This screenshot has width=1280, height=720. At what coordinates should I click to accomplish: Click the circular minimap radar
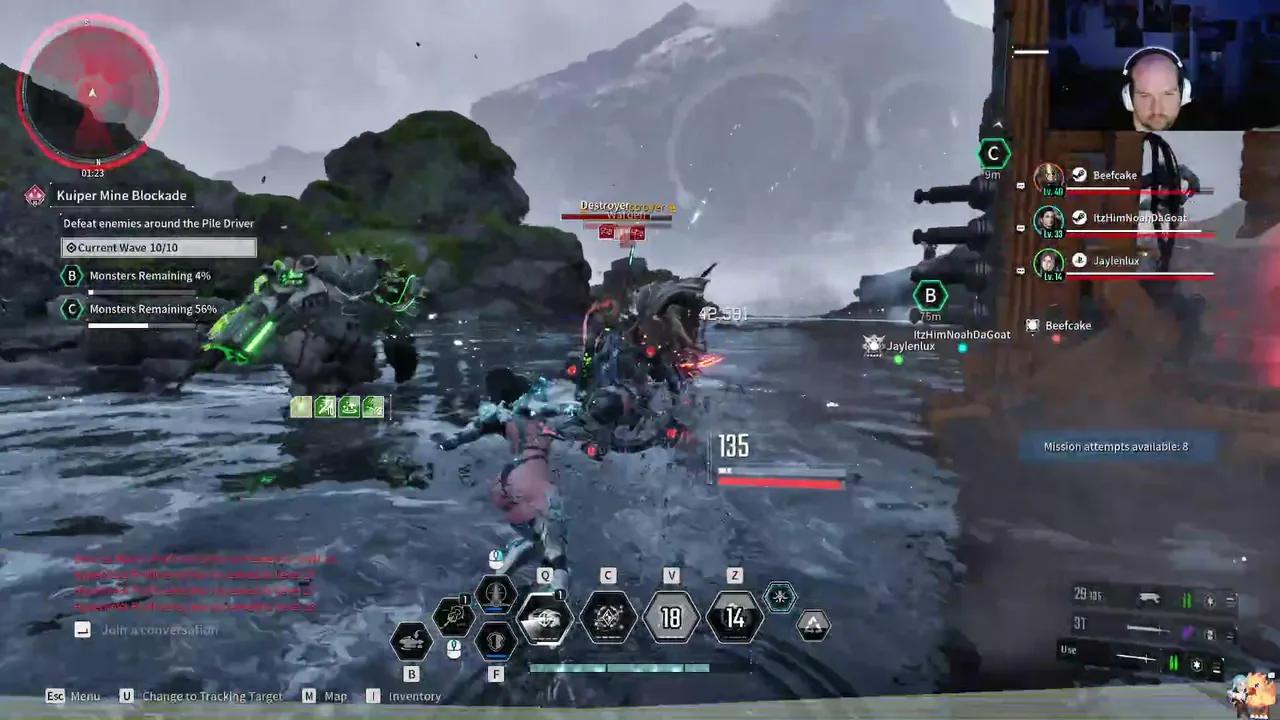92,93
